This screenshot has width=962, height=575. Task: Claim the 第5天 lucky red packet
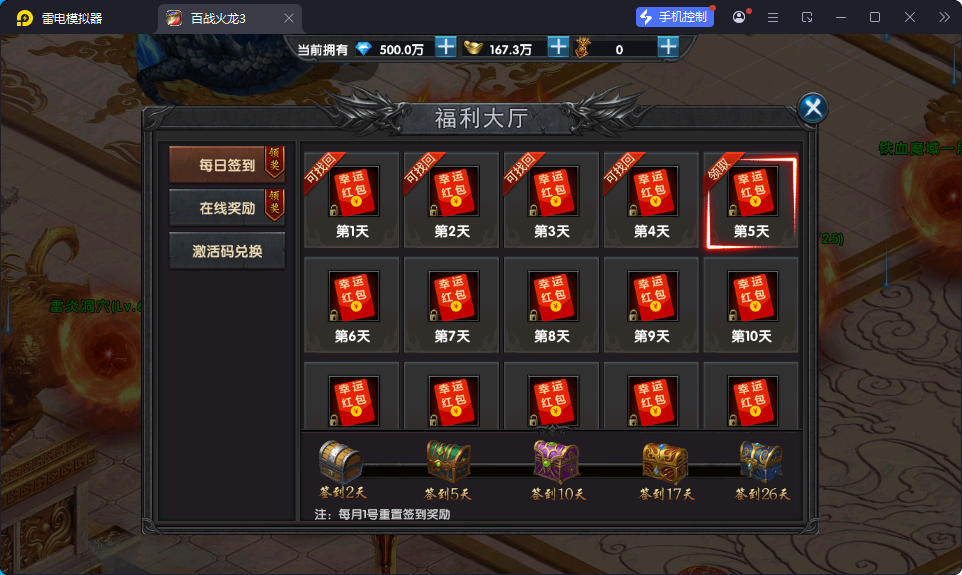(751, 200)
